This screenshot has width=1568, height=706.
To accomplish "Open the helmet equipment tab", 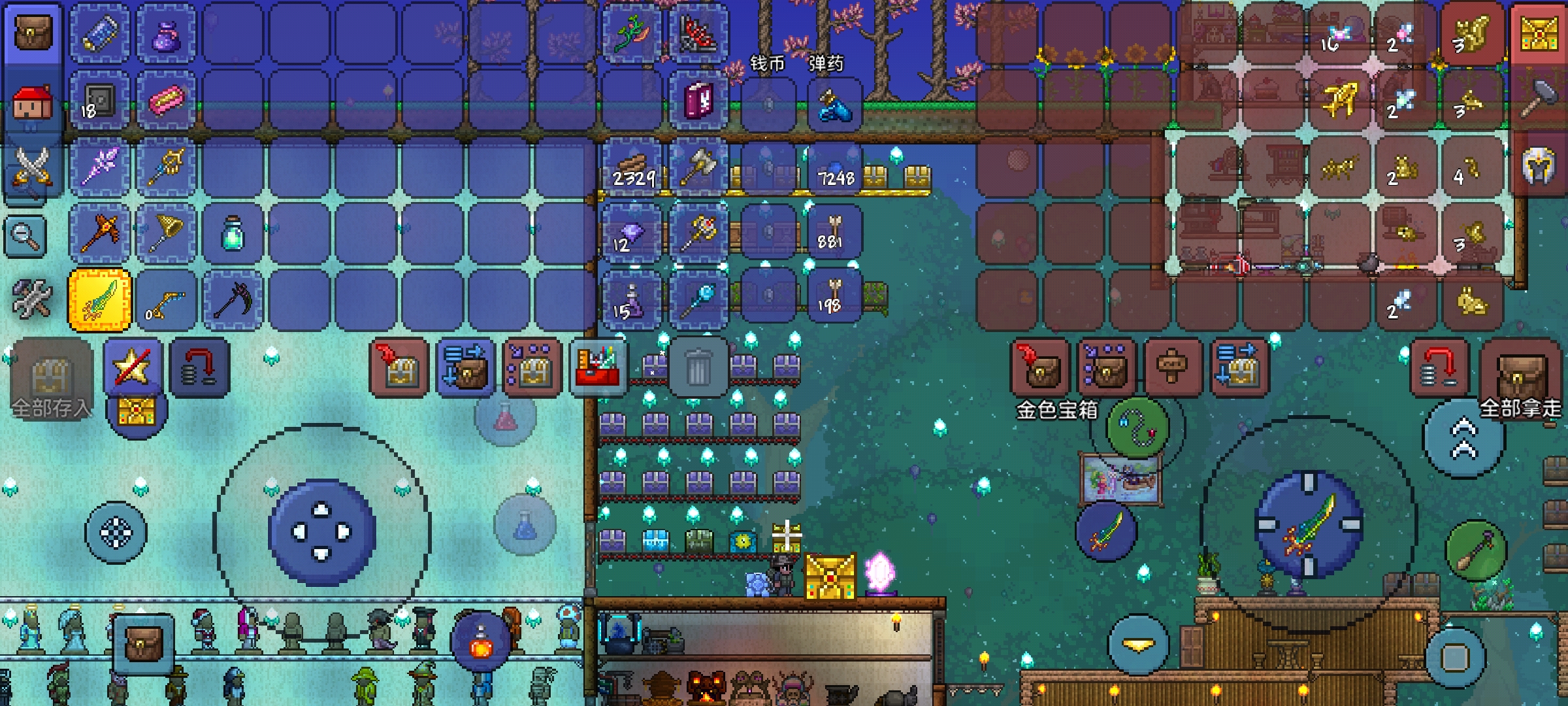I will [x=1538, y=166].
